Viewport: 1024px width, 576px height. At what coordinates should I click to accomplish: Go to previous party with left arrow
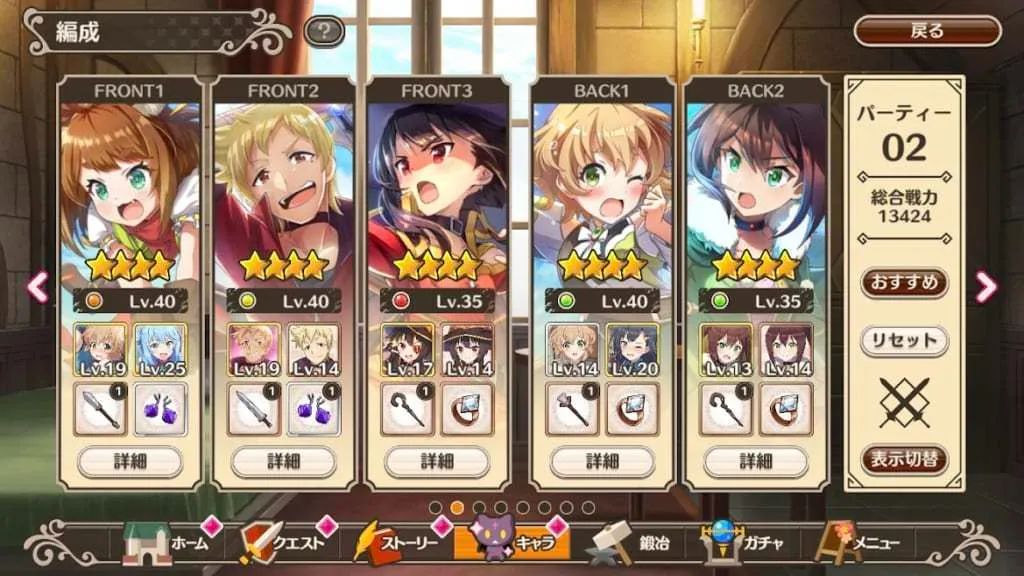37,287
